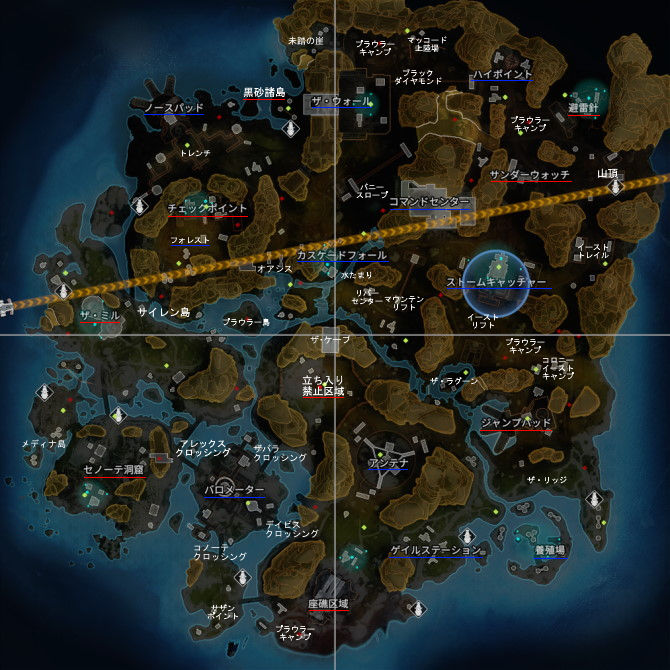
Task: Select コマンドセンター on the map
Action: tap(429, 202)
